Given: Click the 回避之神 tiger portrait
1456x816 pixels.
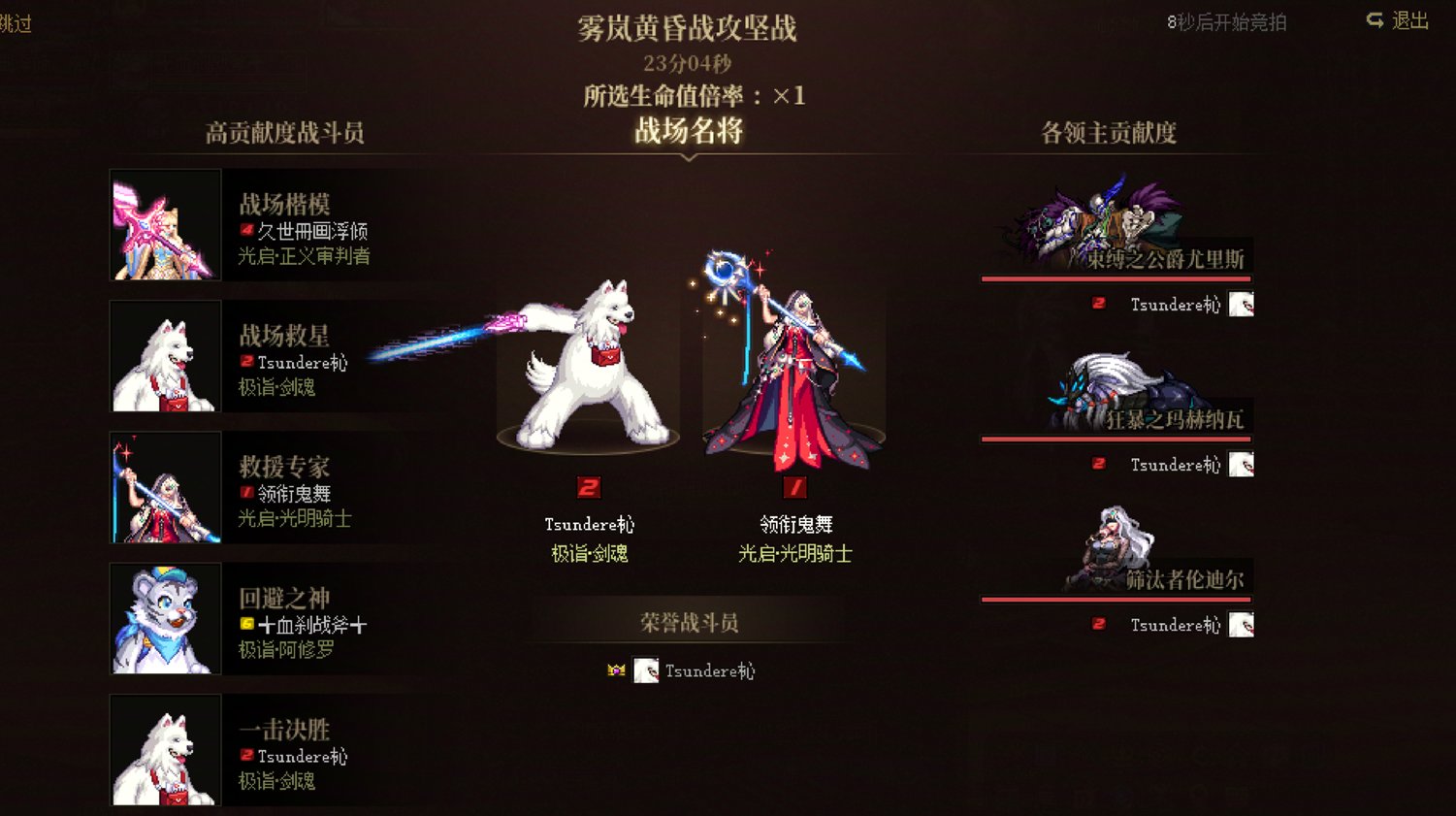Looking at the screenshot, I should pyautogui.click(x=165, y=619).
